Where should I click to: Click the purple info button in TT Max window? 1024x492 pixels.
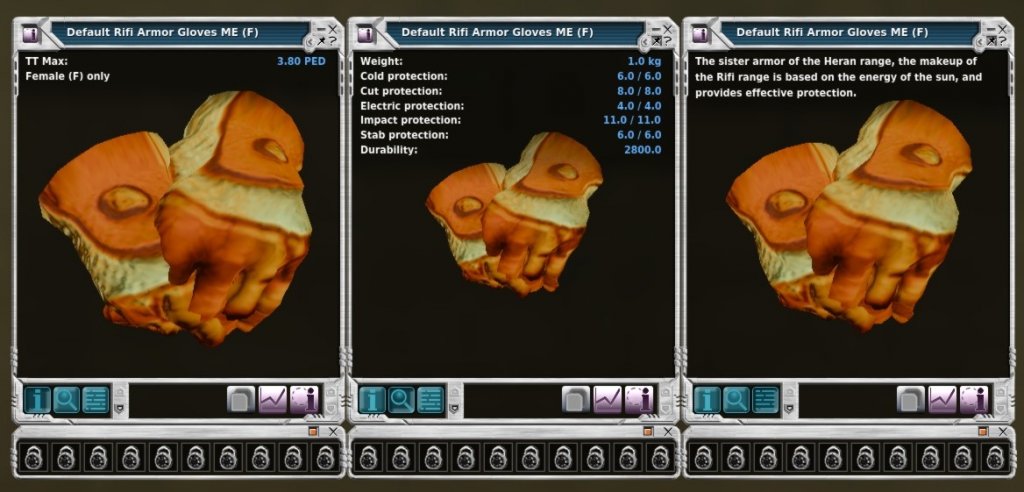coord(304,400)
